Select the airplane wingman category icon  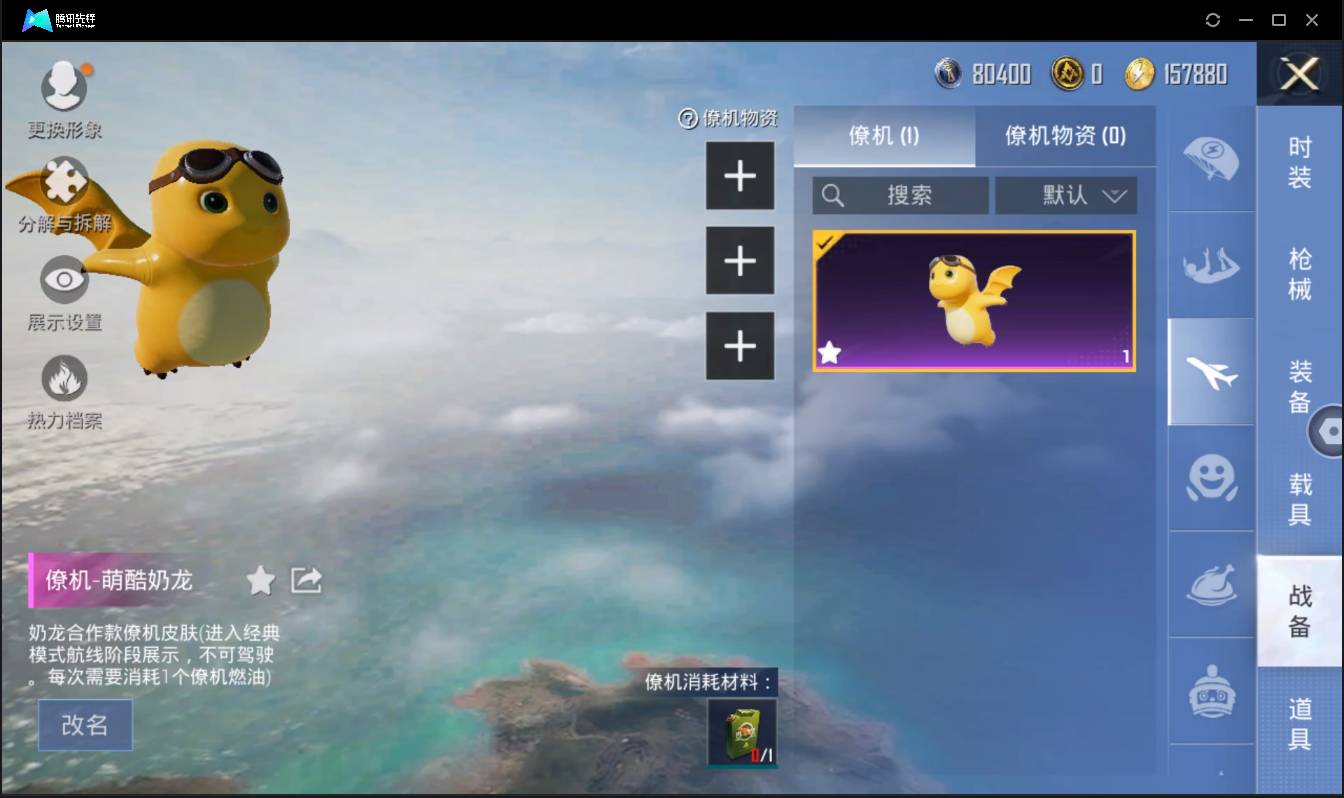pos(1211,372)
